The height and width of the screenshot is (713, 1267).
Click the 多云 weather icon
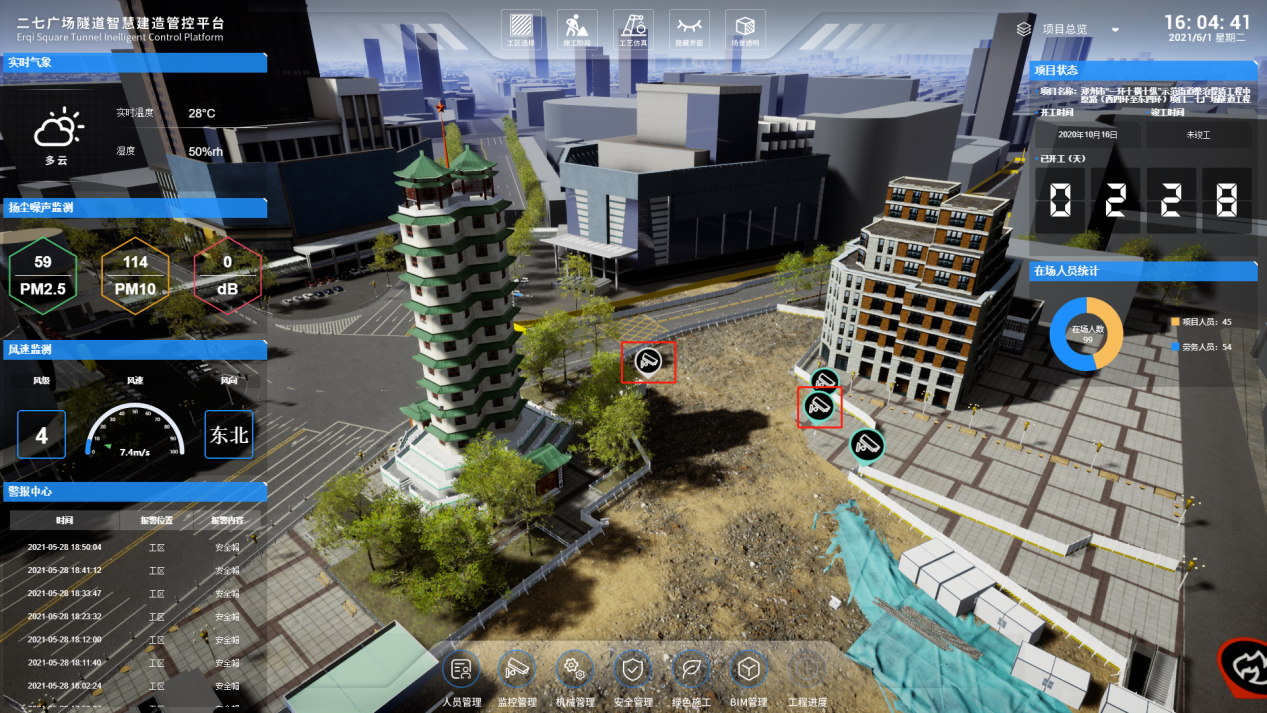pyautogui.click(x=57, y=129)
